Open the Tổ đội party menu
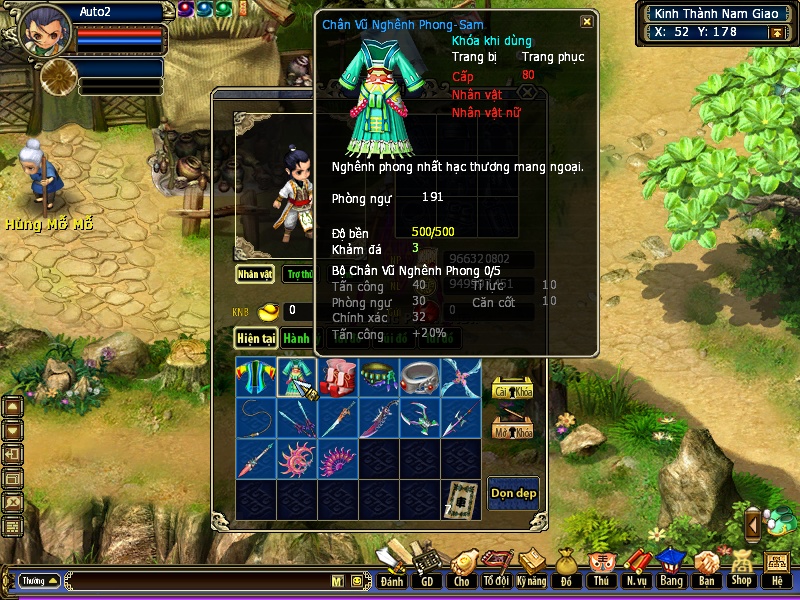800x600 pixels. pyautogui.click(x=496, y=567)
